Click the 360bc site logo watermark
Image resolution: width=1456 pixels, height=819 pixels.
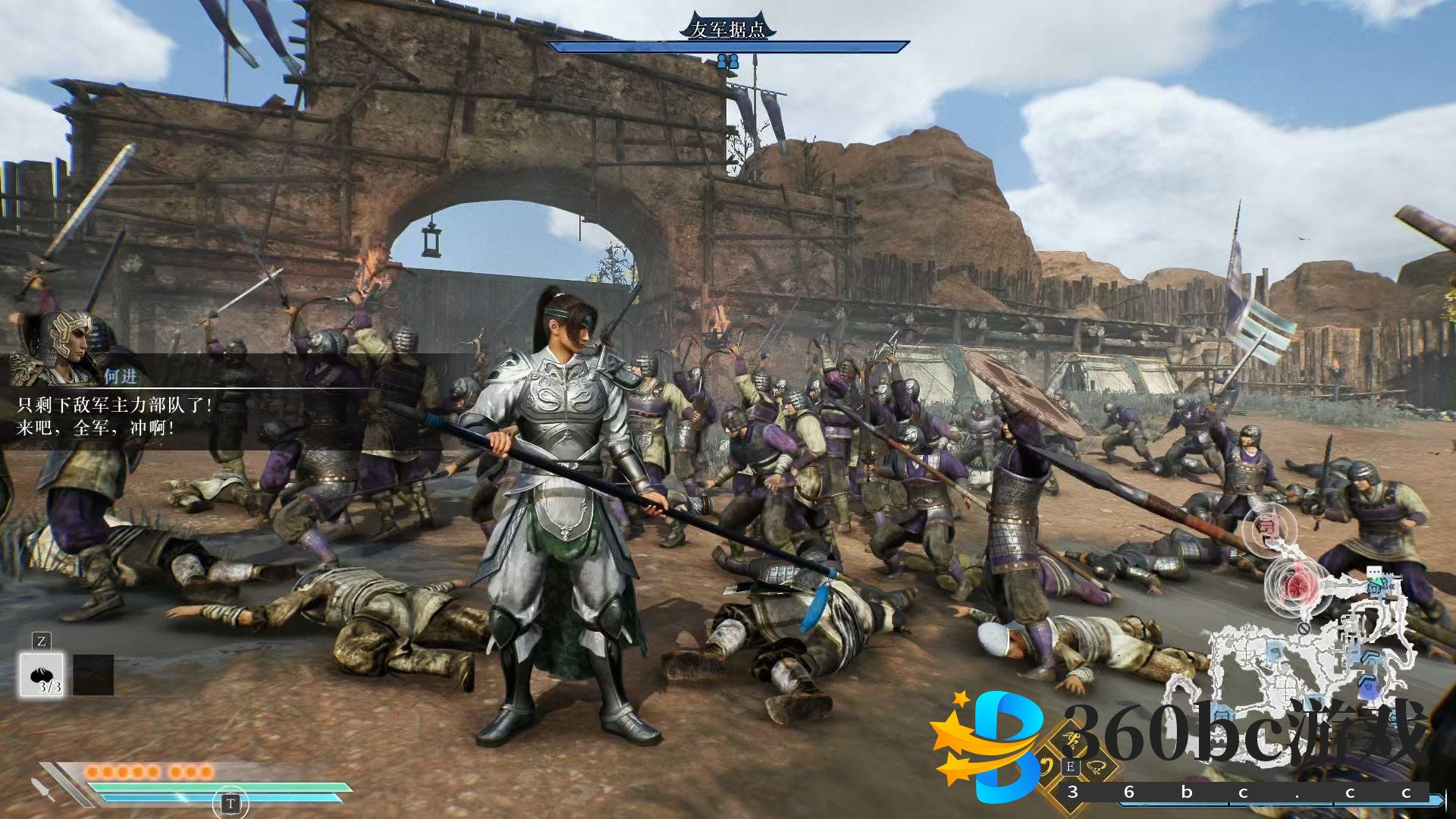pos(986,747)
